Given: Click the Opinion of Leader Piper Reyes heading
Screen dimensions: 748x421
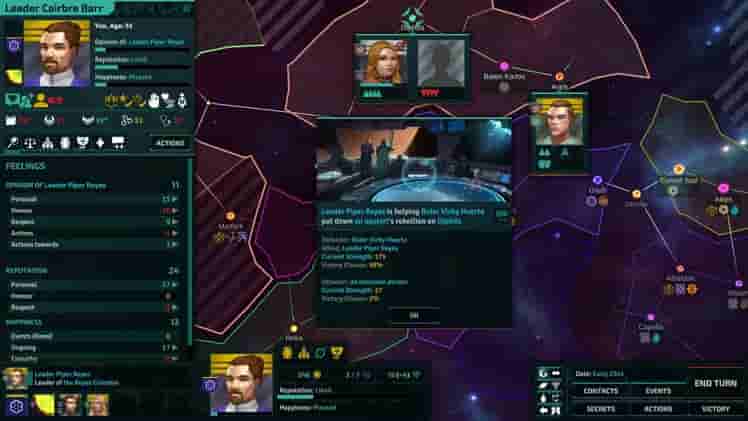Looking at the screenshot, I should click(60, 185).
